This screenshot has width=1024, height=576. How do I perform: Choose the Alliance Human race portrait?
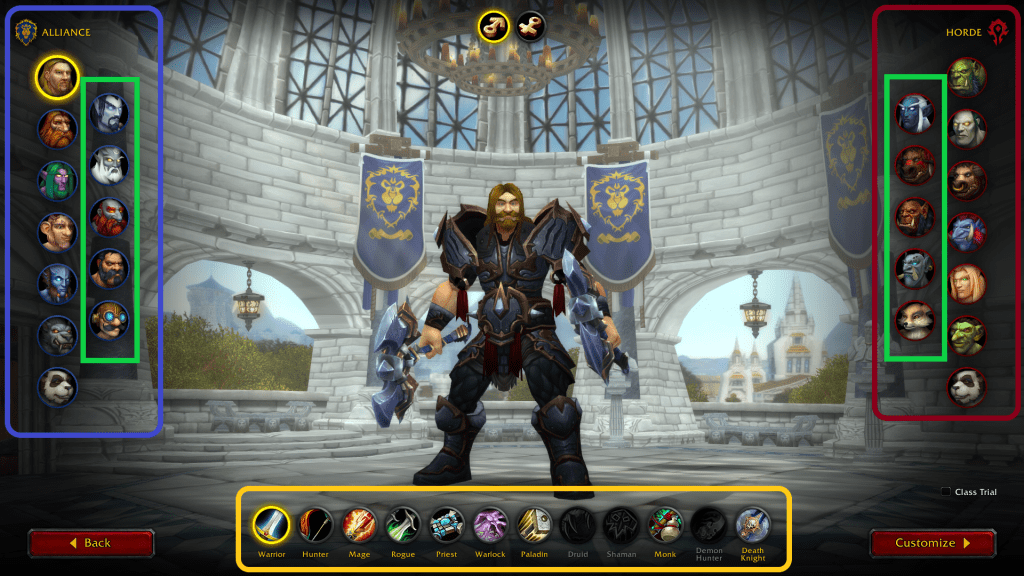click(x=57, y=76)
